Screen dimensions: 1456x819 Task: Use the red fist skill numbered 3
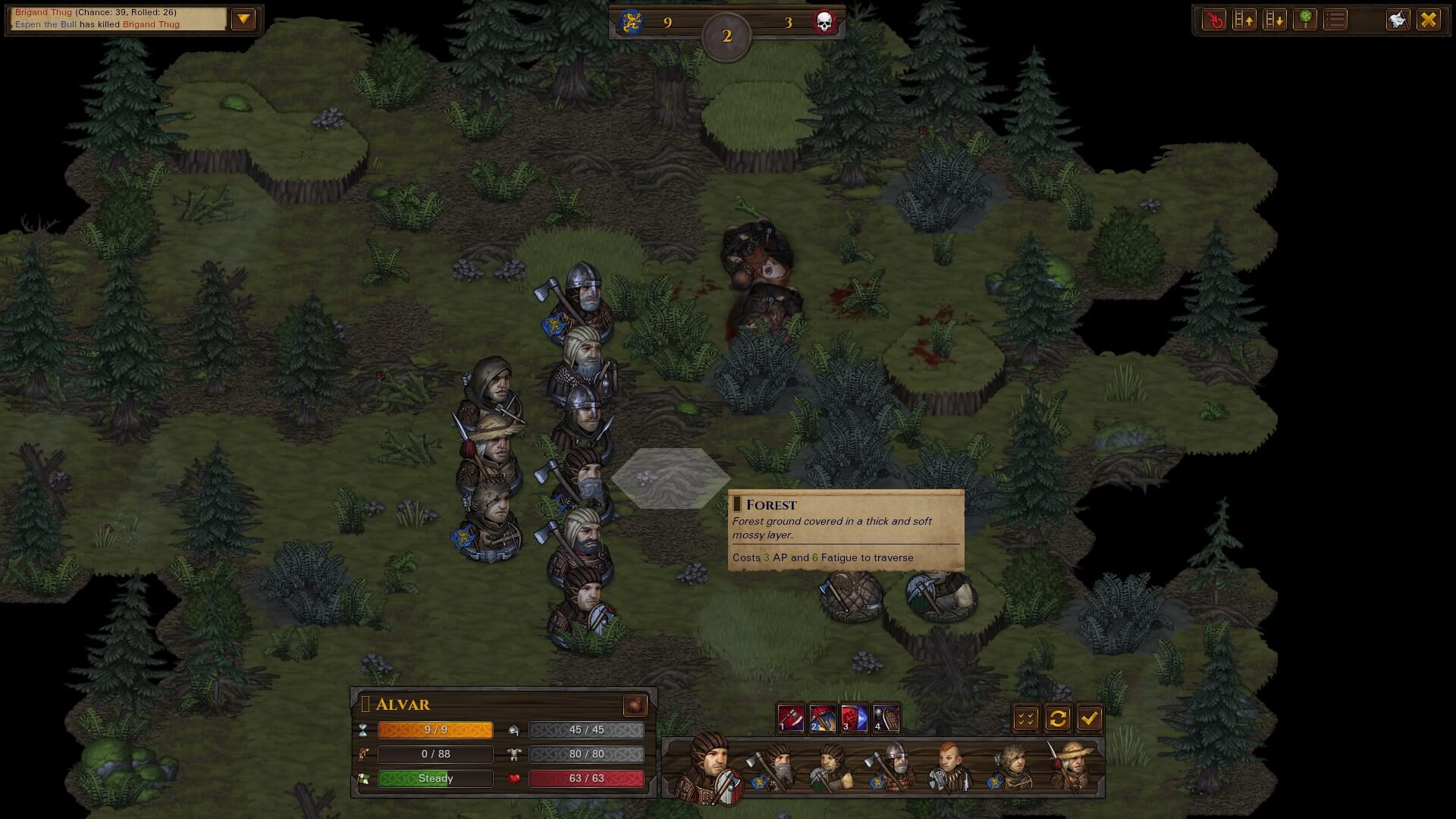pos(854,717)
